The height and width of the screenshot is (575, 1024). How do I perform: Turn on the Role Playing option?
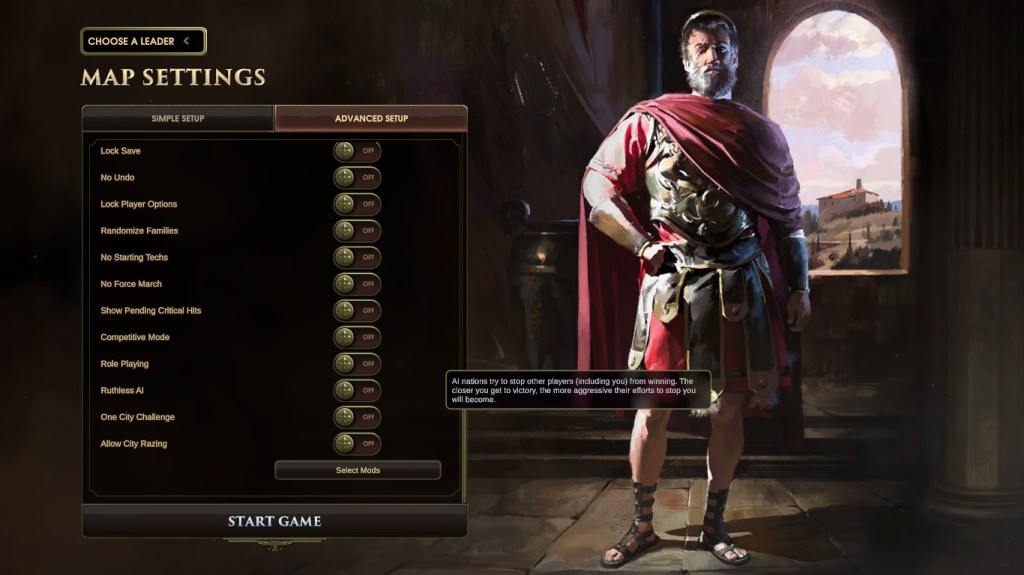[357, 364]
